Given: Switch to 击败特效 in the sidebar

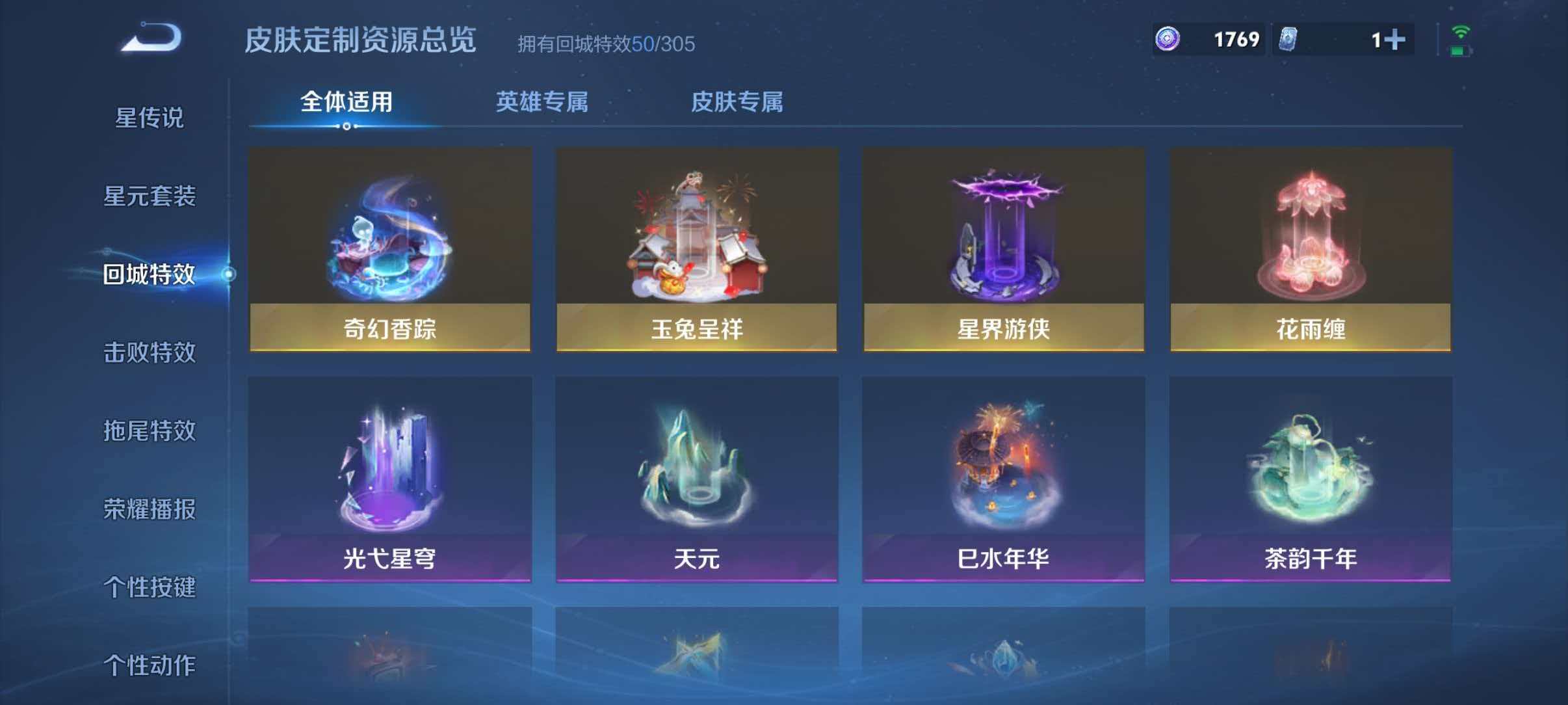Looking at the screenshot, I should (148, 353).
